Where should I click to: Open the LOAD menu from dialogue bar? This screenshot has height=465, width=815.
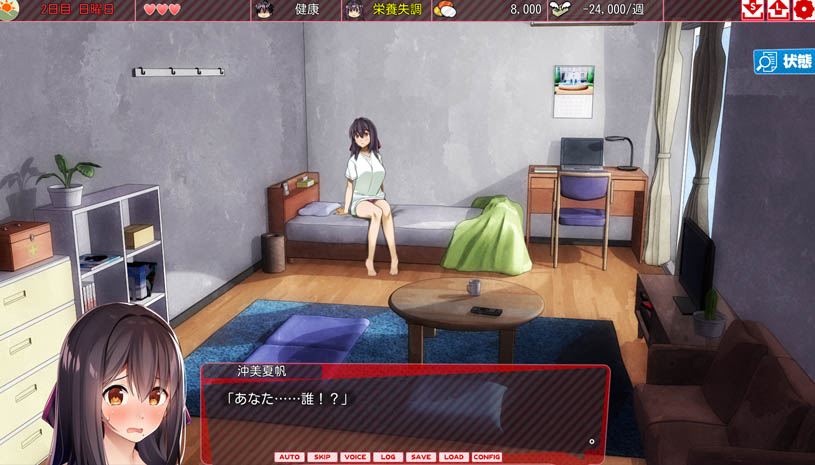(x=453, y=457)
